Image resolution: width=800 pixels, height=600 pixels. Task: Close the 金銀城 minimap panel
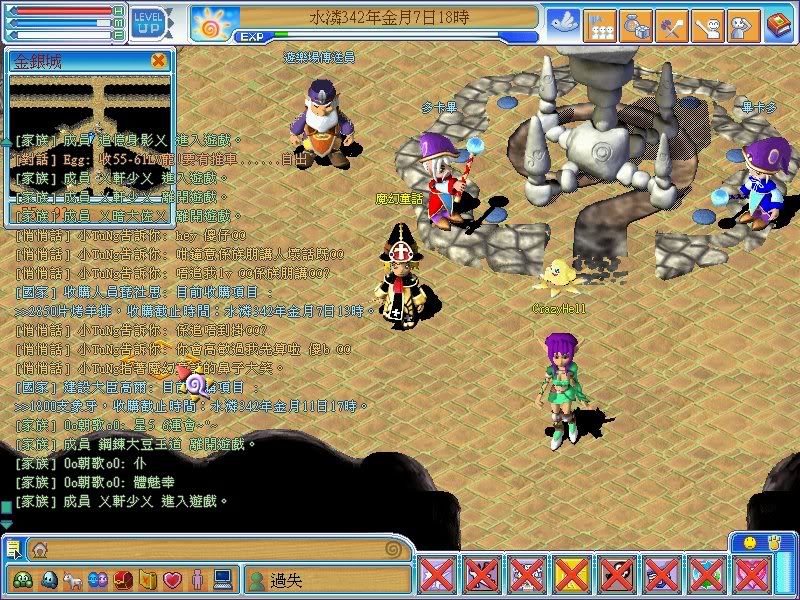(158, 60)
